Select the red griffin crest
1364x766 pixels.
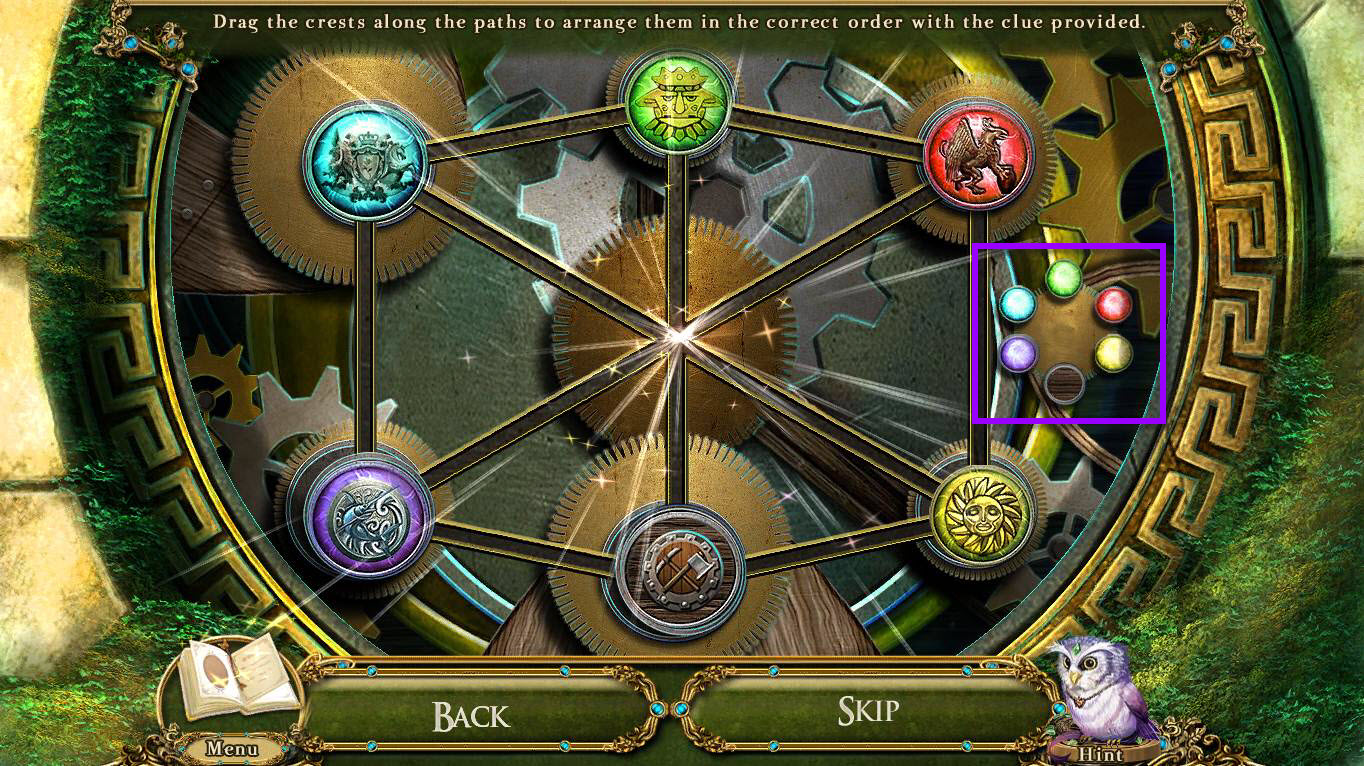(977, 157)
